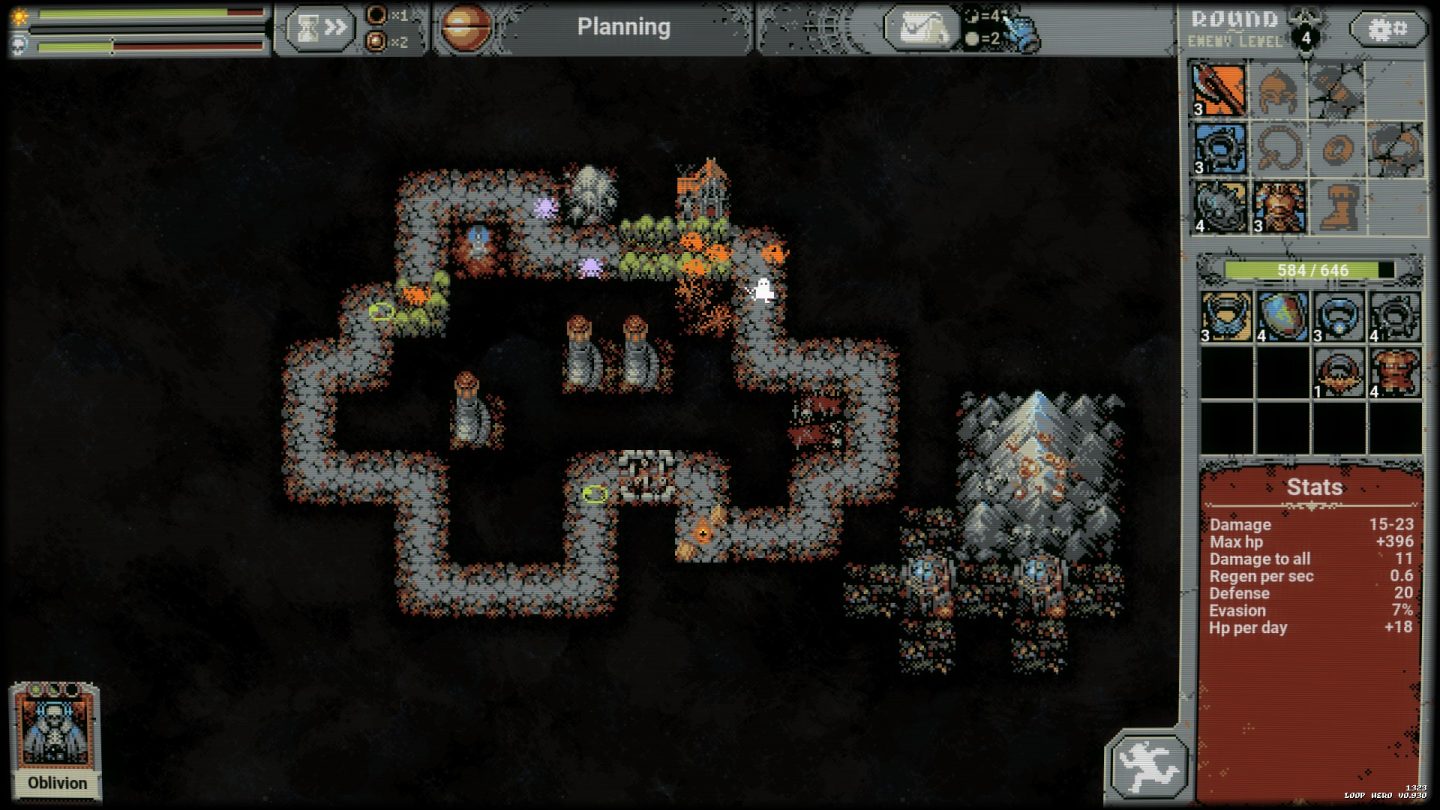Image resolution: width=1440 pixels, height=810 pixels.
Task: Click the Planning mode planet orb
Action: click(x=466, y=27)
